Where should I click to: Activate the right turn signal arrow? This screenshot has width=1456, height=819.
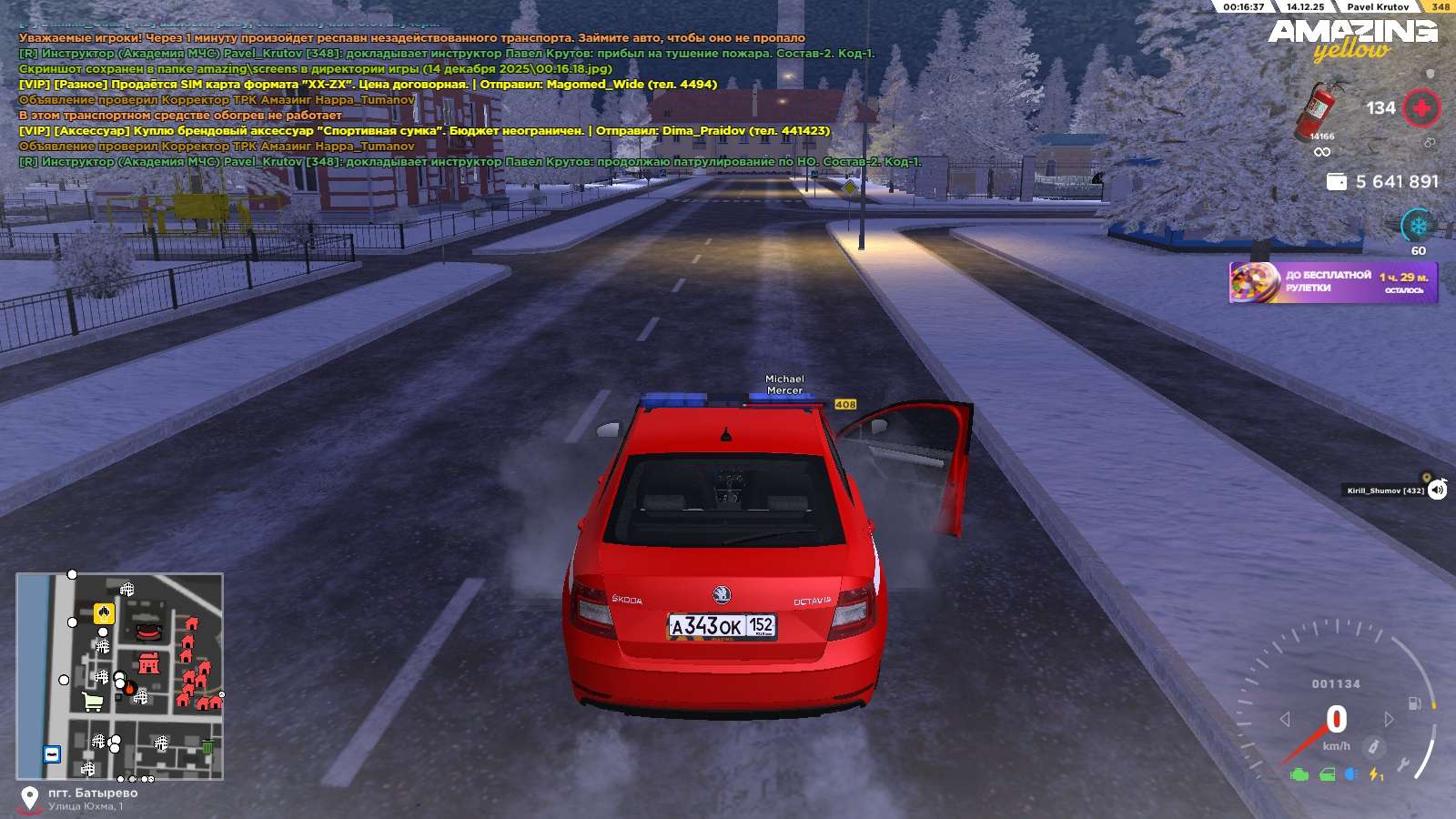click(1390, 719)
